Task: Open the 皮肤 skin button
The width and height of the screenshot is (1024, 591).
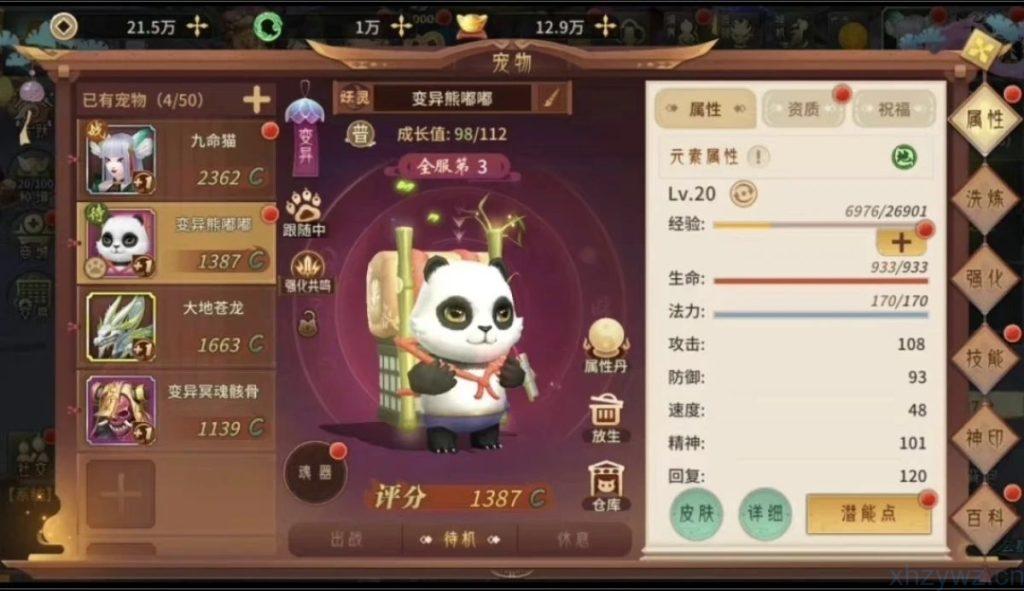Action: coord(696,514)
